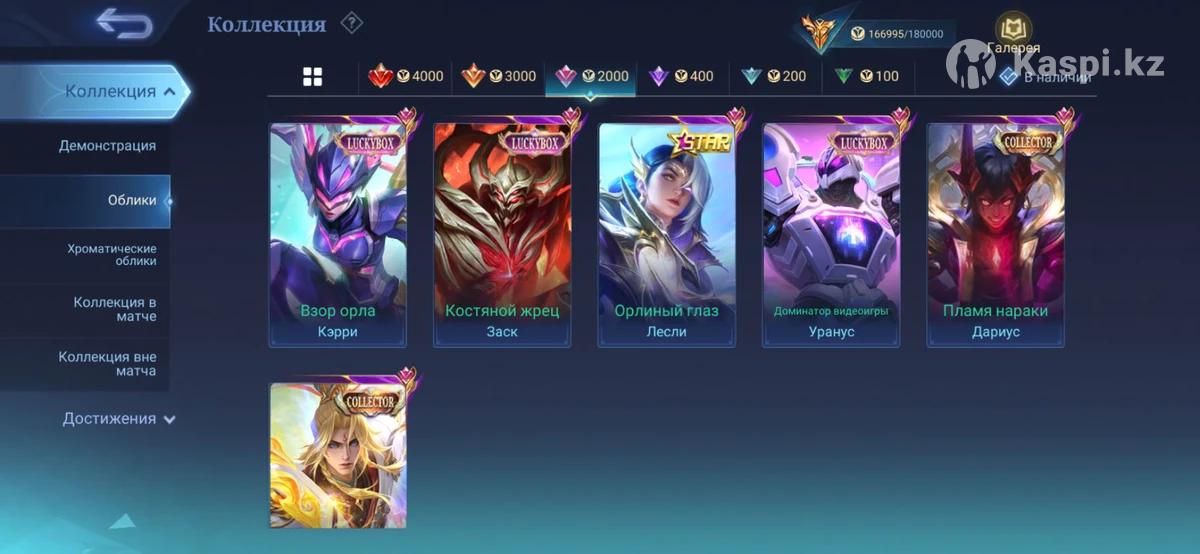Switch to the 400-point tier tab
This screenshot has width=1200, height=554.
click(682, 76)
